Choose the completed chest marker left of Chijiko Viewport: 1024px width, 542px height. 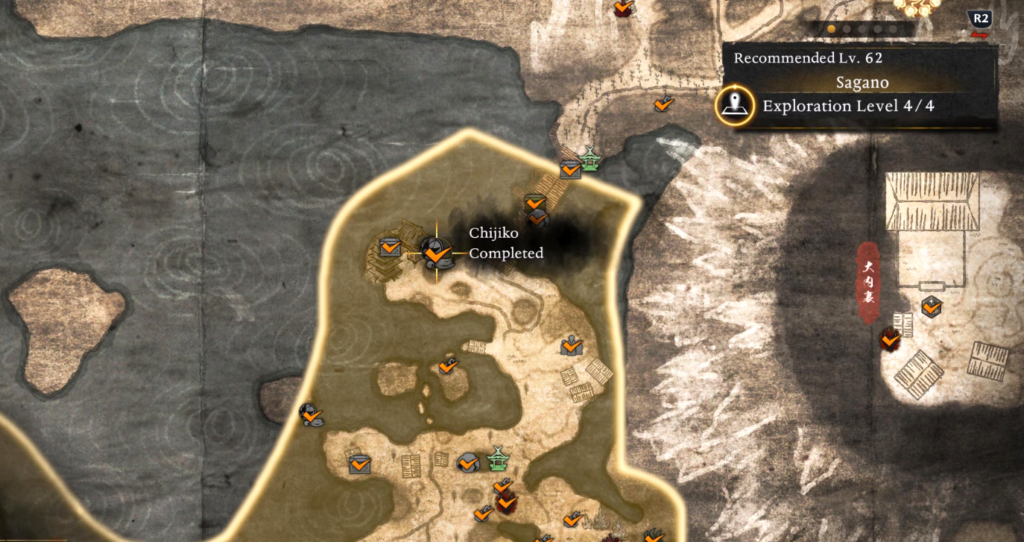click(390, 246)
